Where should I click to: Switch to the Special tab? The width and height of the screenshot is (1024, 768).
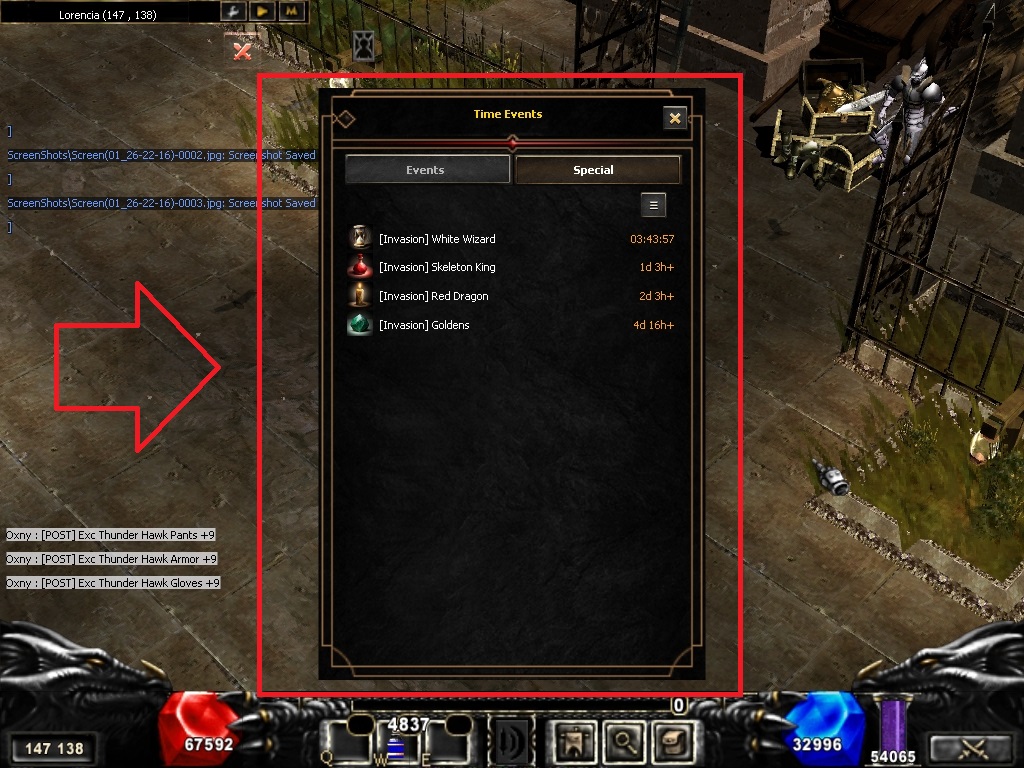(597, 170)
